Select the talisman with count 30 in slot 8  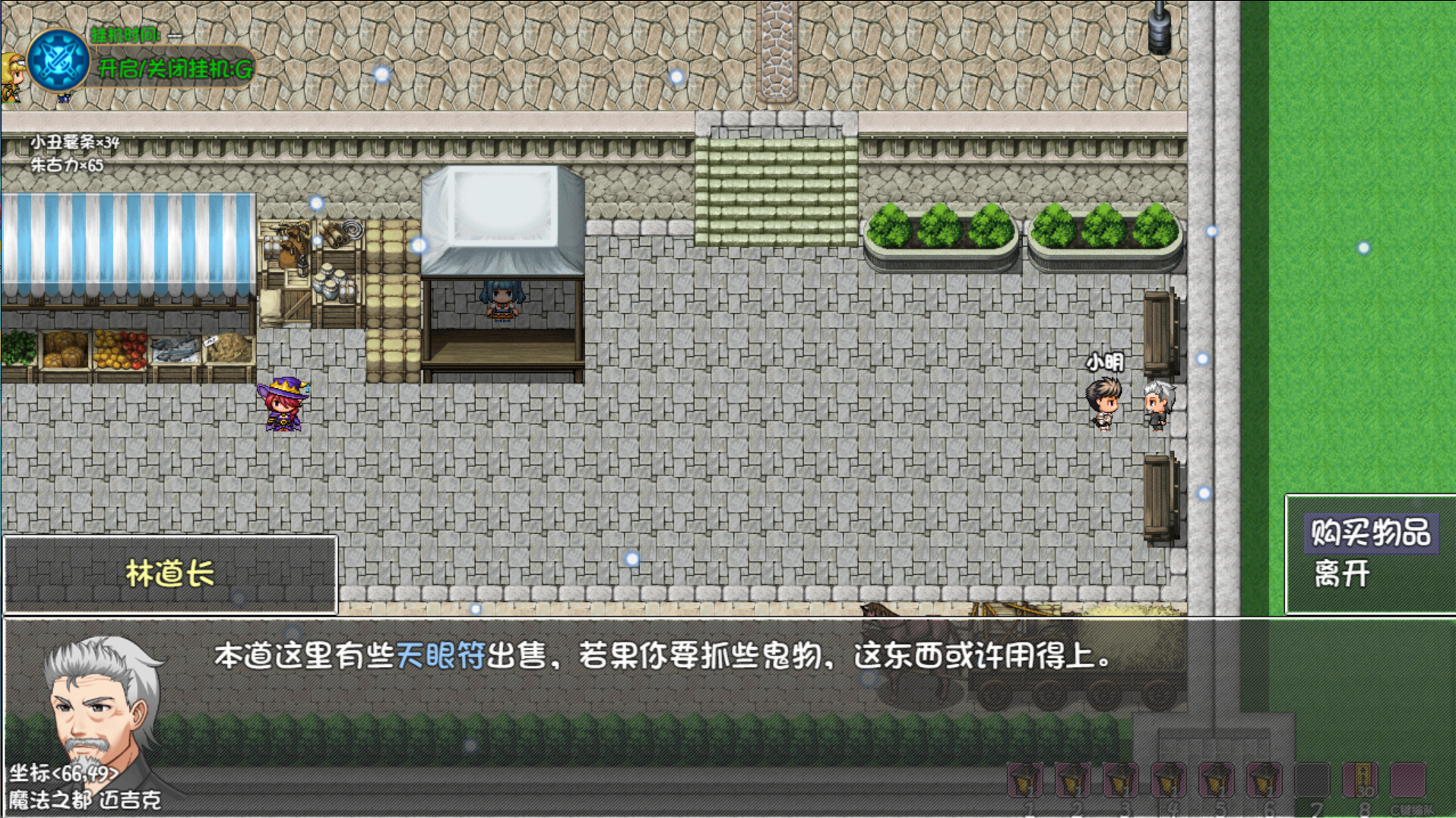tap(1358, 780)
